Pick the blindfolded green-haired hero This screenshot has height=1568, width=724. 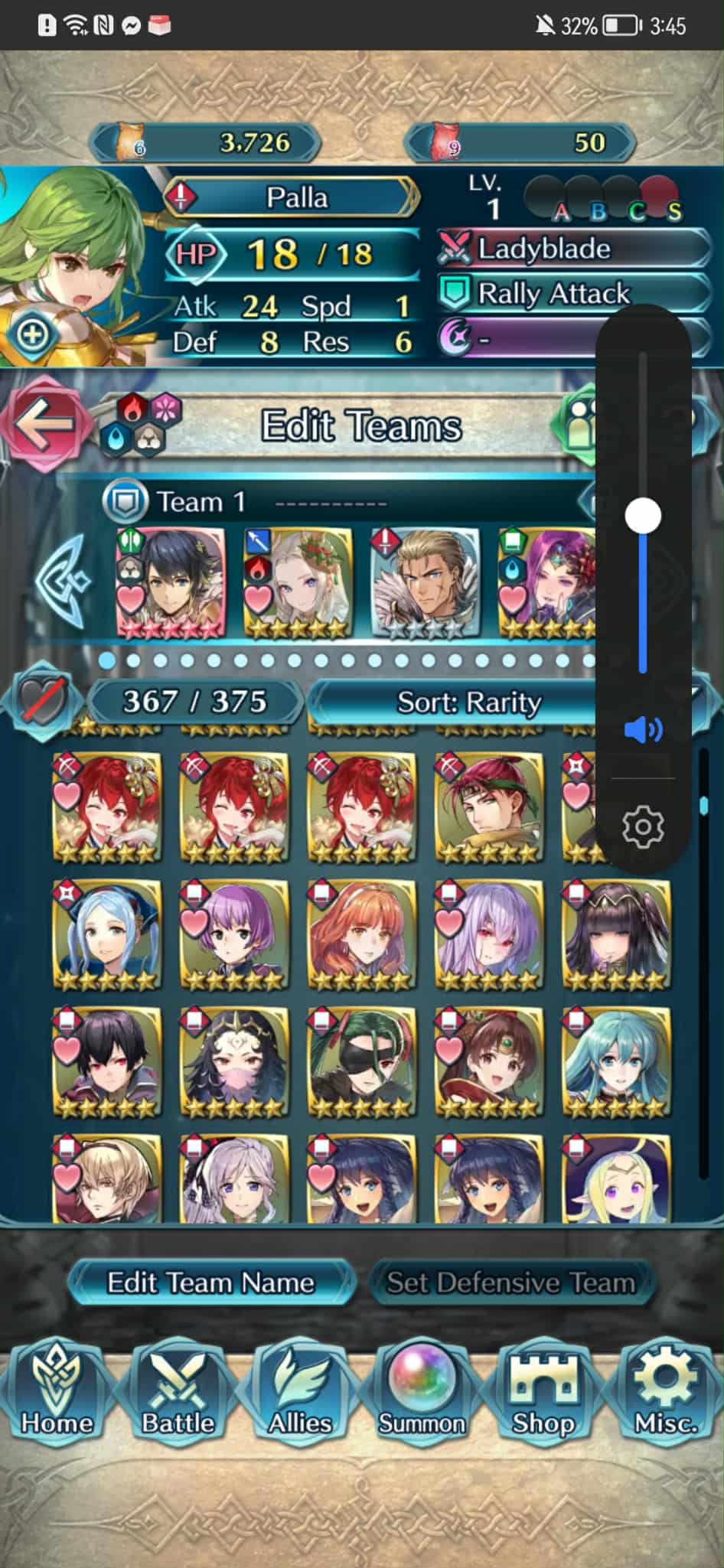(362, 1062)
